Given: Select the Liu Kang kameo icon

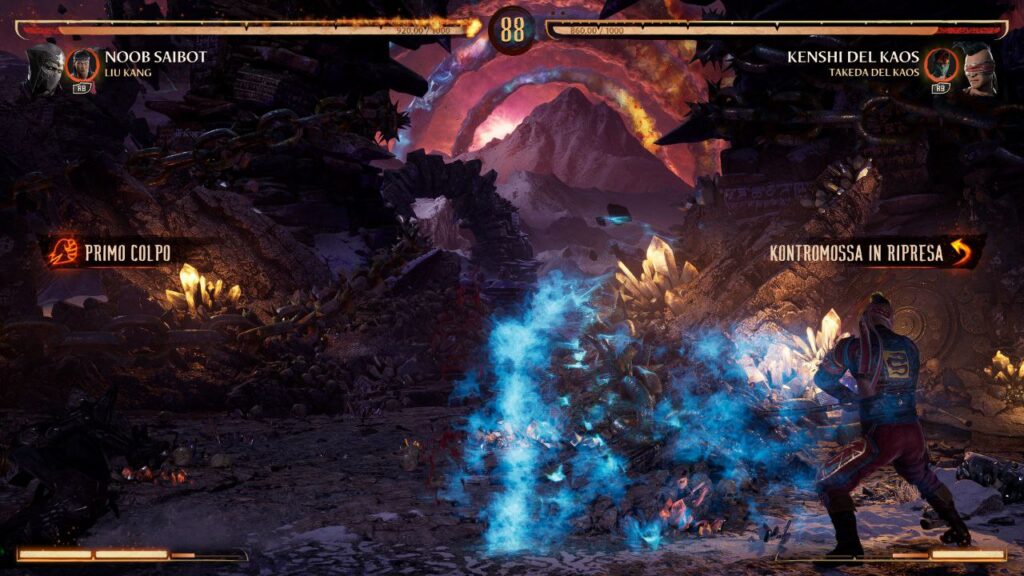Looking at the screenshot, I should pos(82,65).
